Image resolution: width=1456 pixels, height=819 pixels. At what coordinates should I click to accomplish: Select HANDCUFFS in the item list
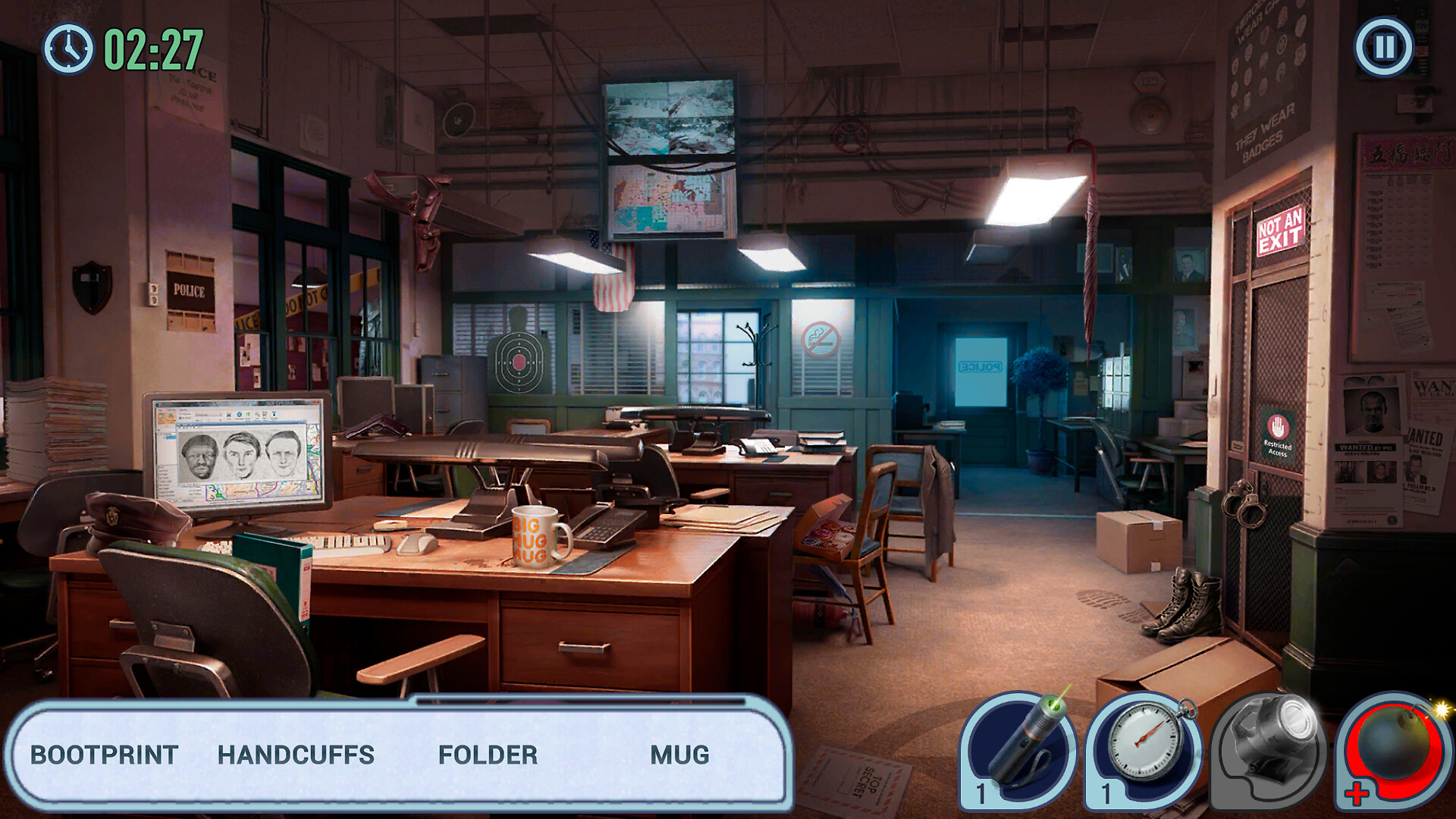point(296,755)
